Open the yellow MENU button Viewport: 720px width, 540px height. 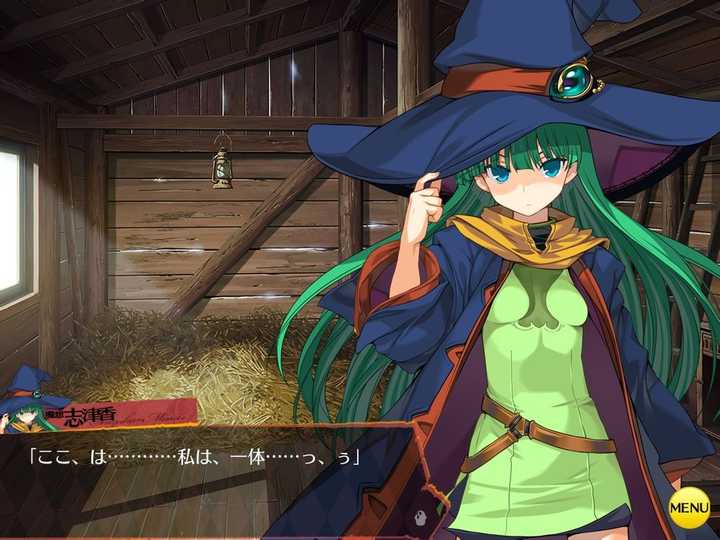click(689, 508)
